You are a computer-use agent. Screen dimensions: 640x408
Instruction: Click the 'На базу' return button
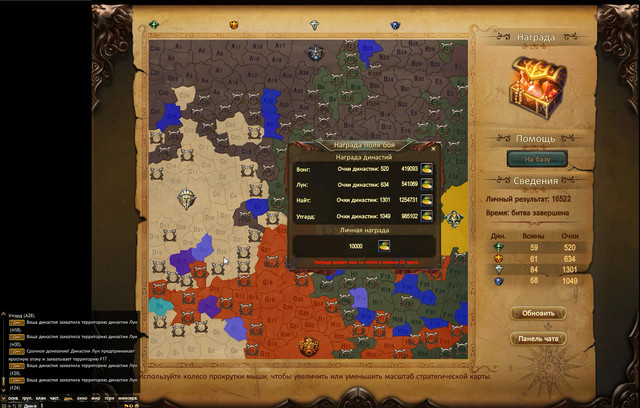[537, 158]
